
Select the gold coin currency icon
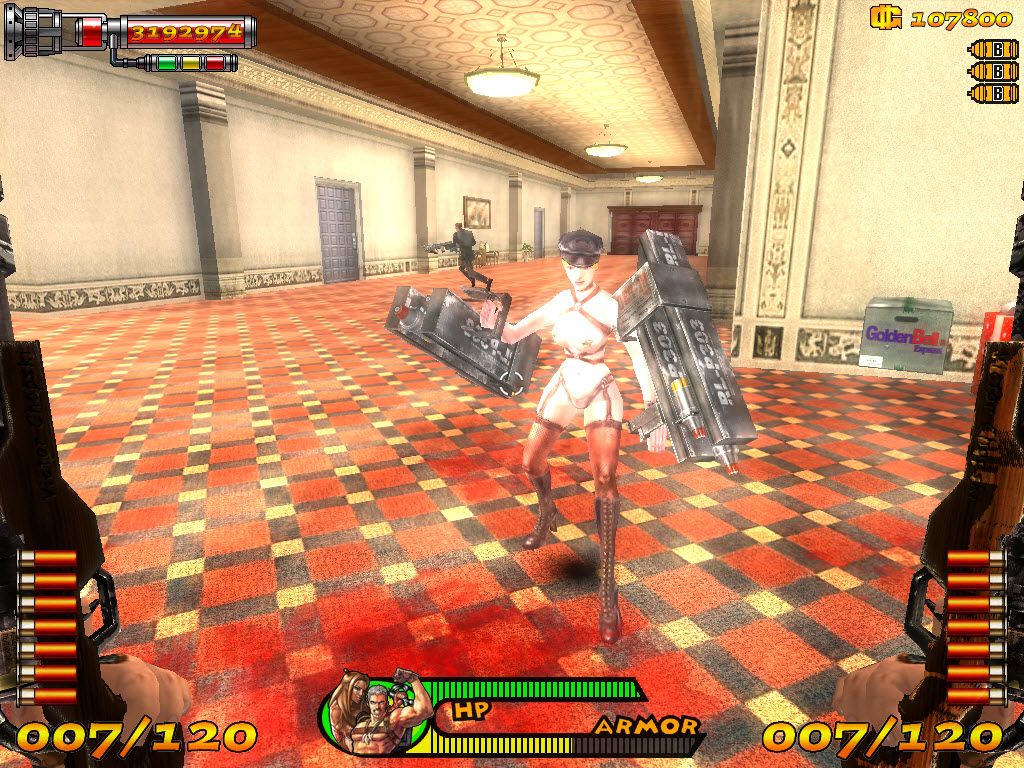pos(885,17)
